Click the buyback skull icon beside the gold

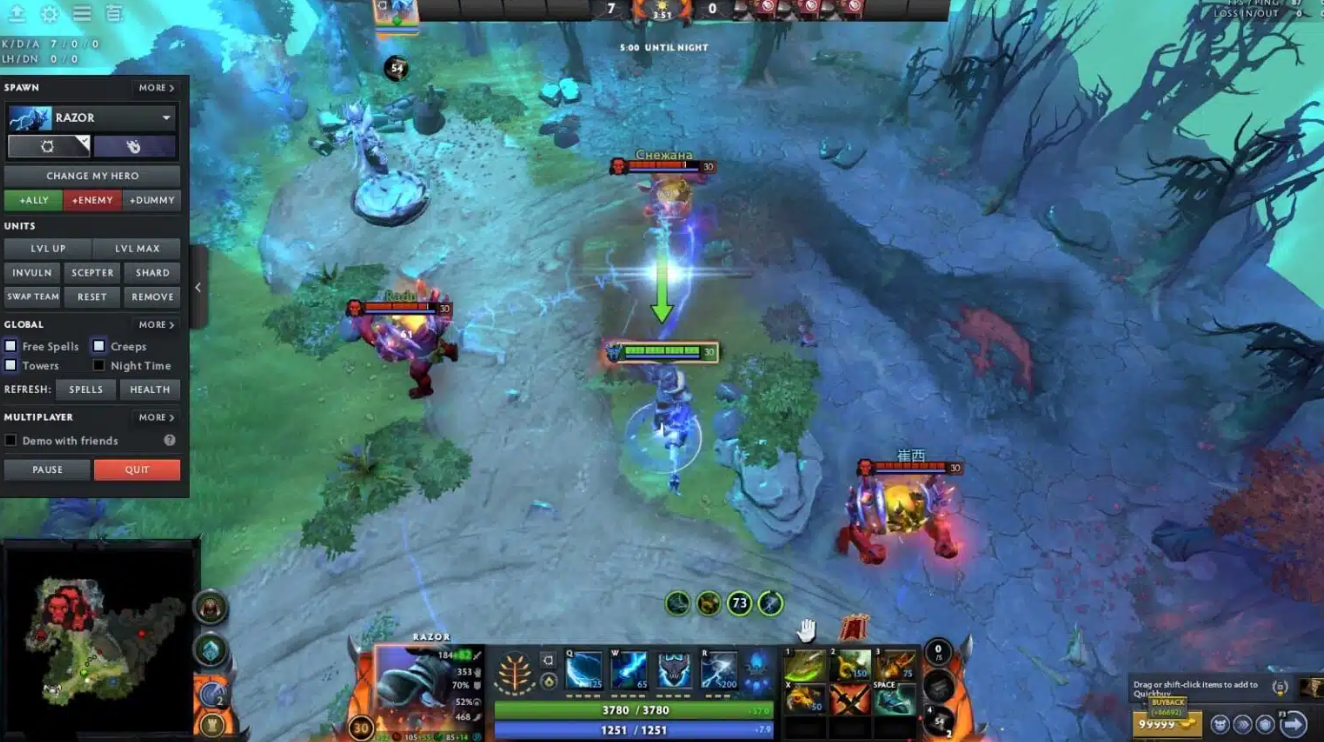tap(1222, 723)
